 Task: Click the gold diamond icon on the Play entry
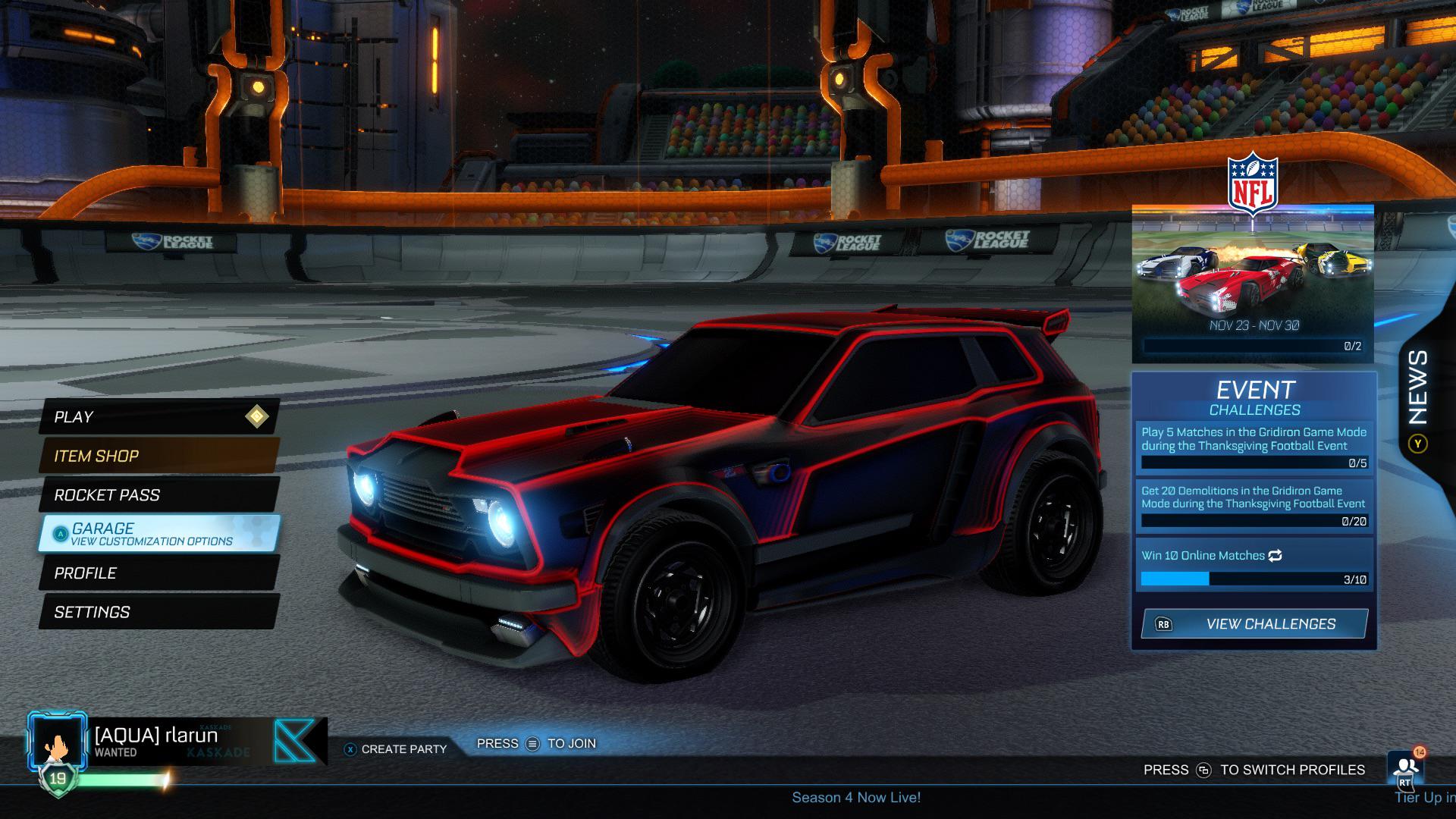coord(256,416)
